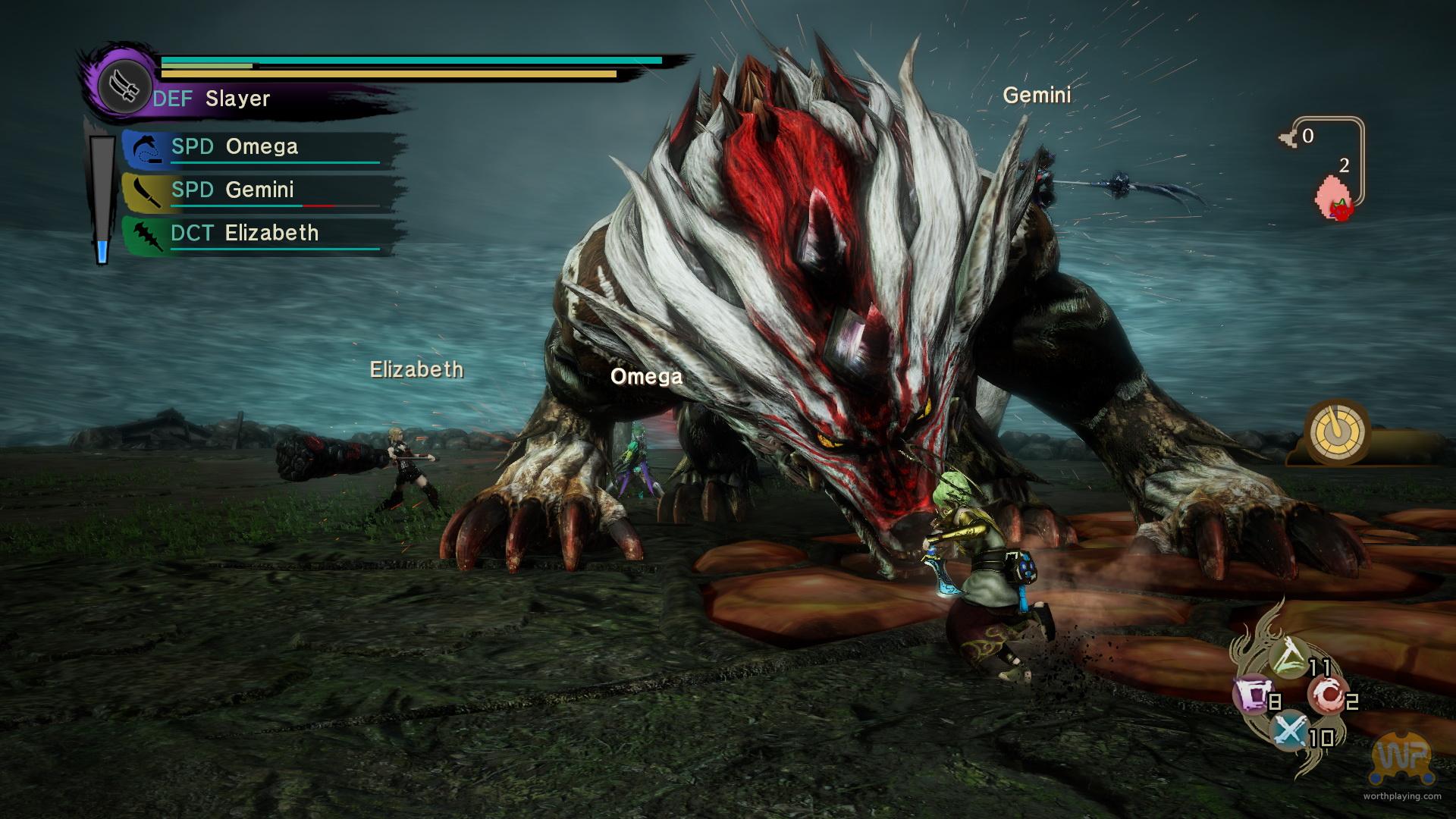This screenshot has width=1456, height=819.
Task: Select the Omega SPD party row
Action: tap(262, 148)
